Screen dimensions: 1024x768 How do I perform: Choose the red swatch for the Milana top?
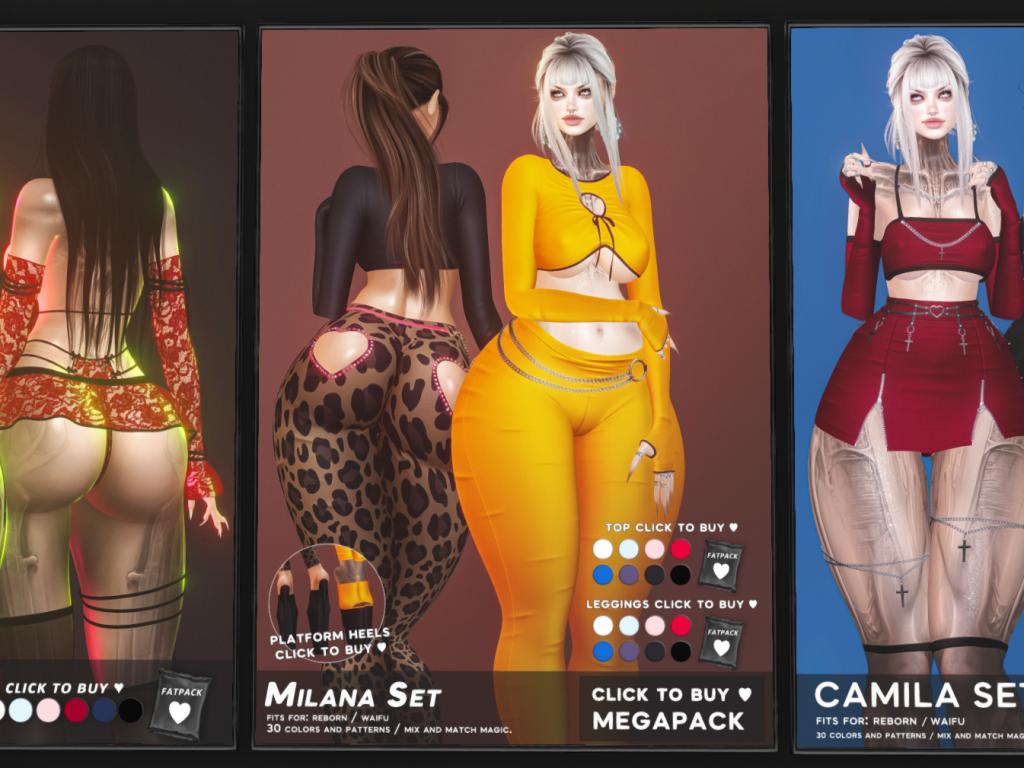tap(680, 549)
